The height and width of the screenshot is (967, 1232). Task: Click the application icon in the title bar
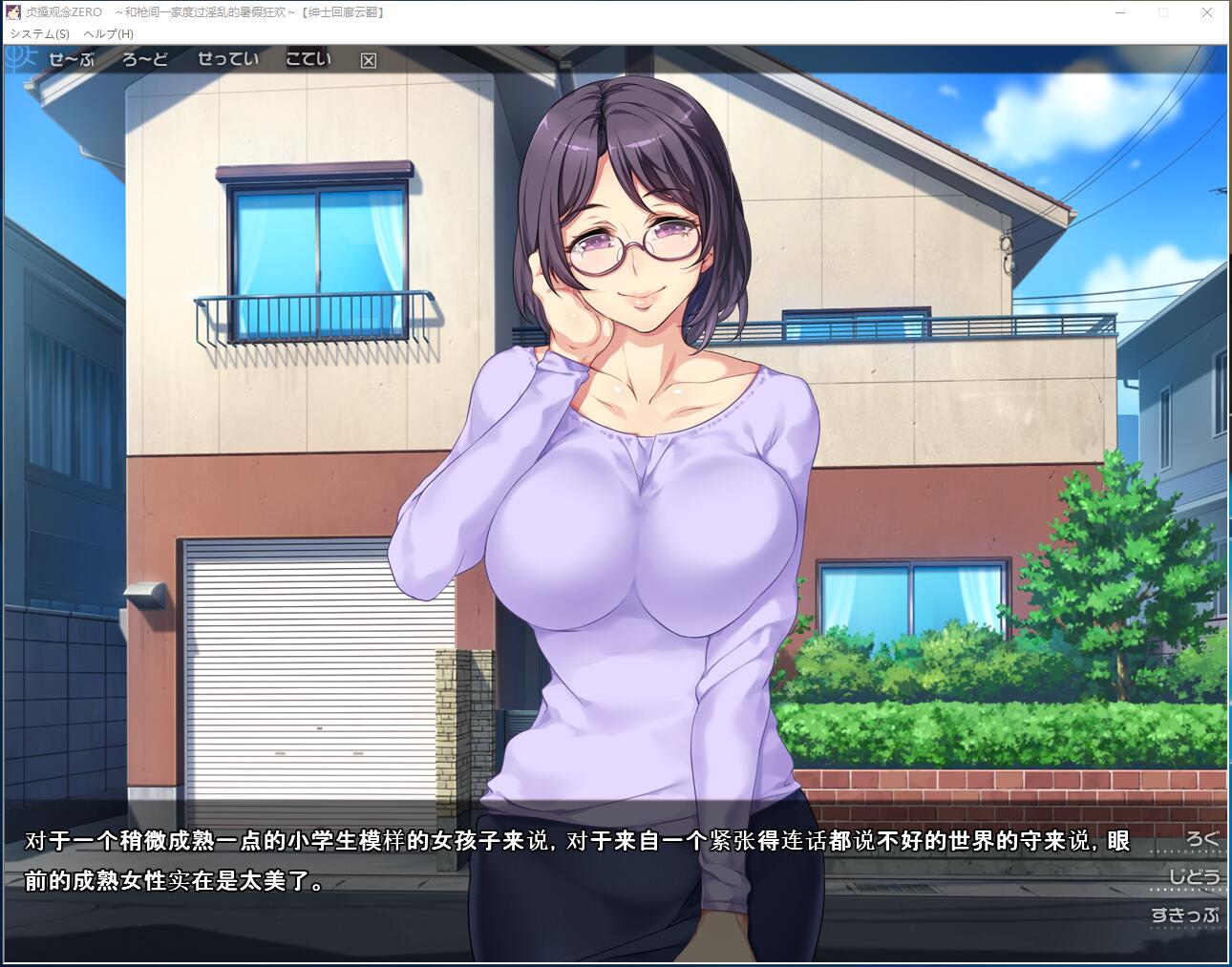tap(11, 12)
